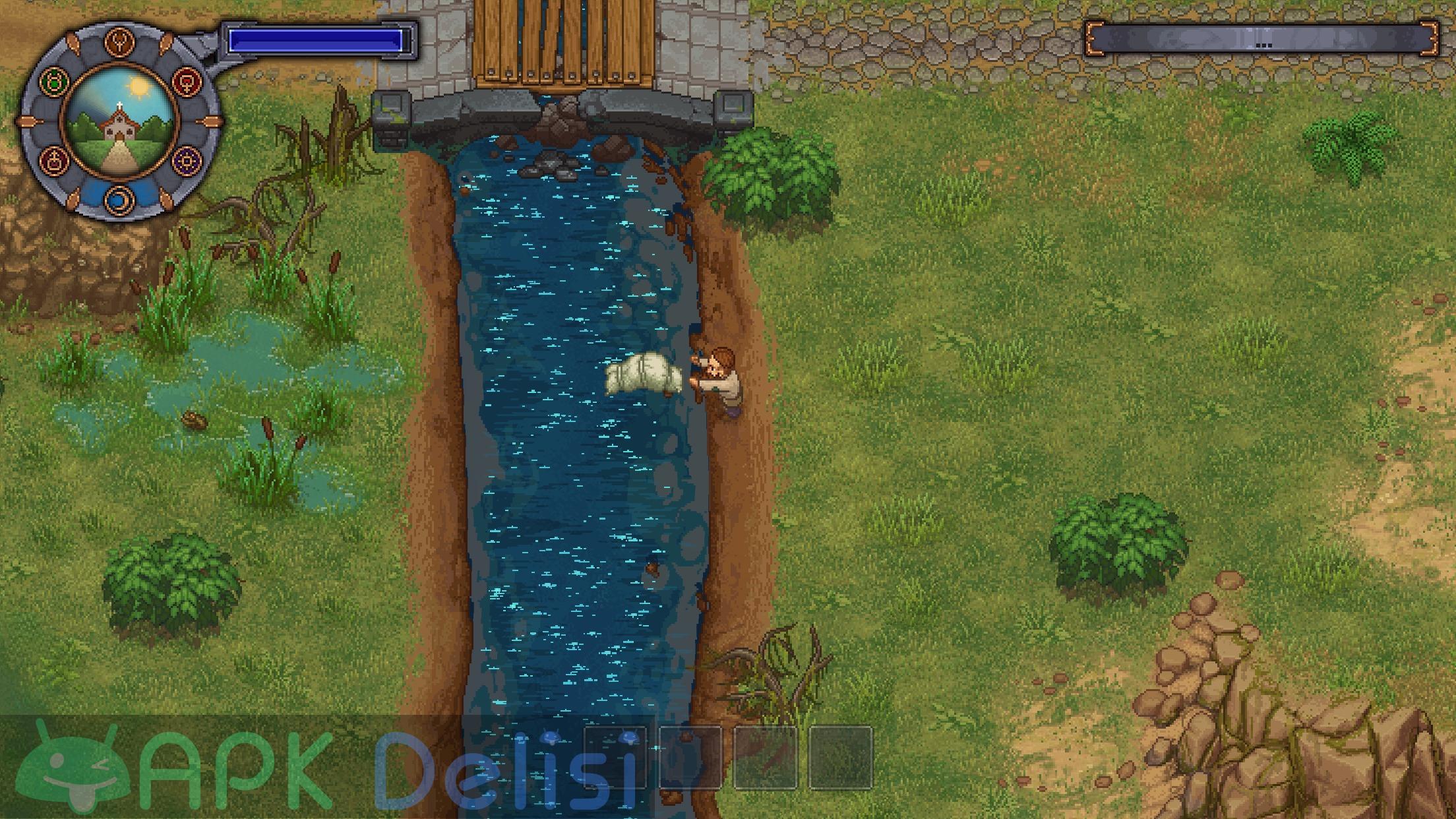
Task: Select the purple star emblem on the clock ring
Action: pyautogui.click(x=187, y=160)
